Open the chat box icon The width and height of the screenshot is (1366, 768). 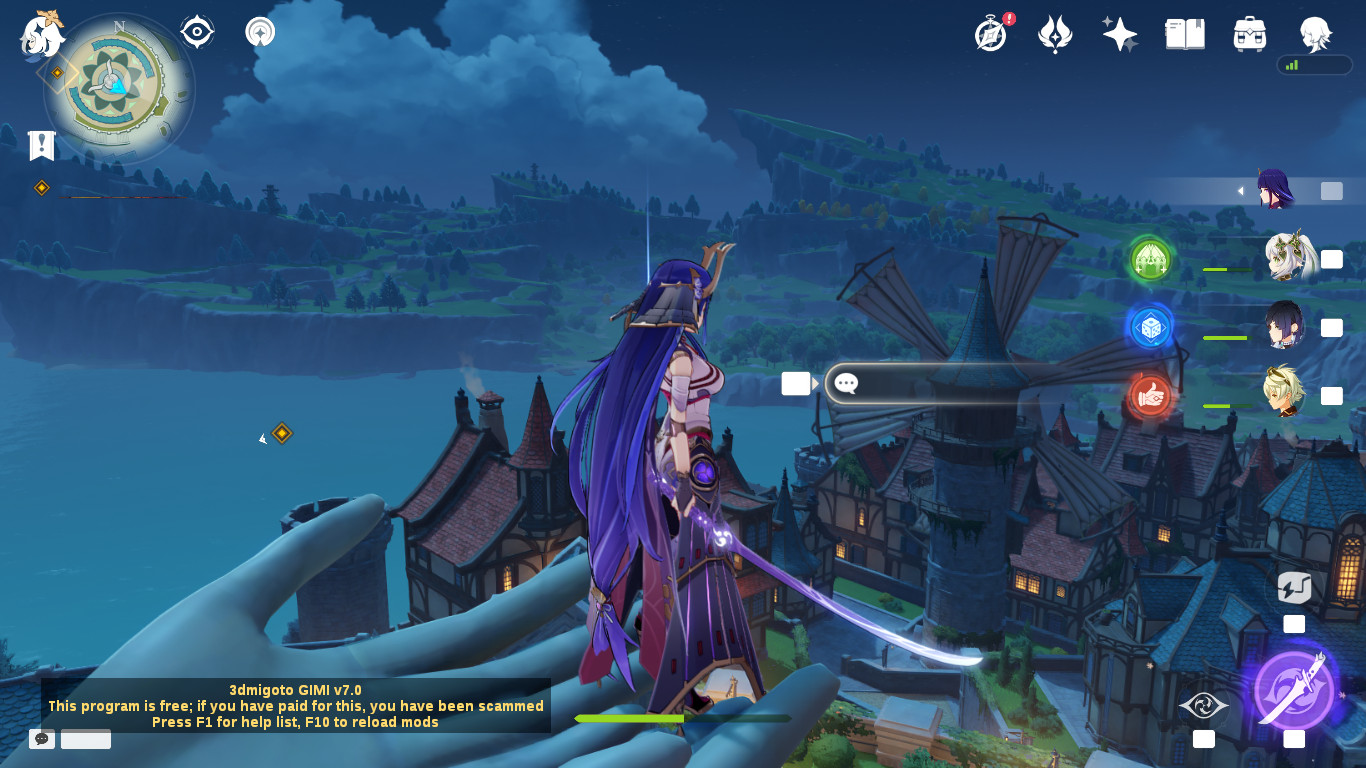[42, 739]
